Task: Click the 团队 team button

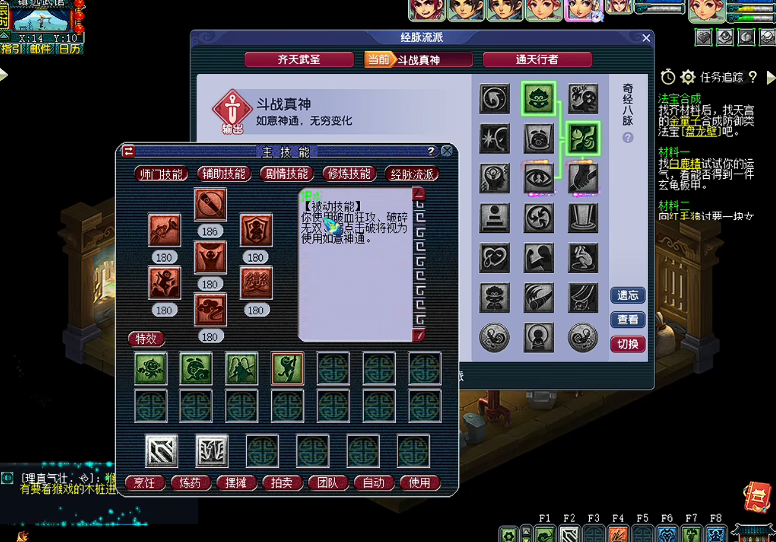Action: coord(328,483)
